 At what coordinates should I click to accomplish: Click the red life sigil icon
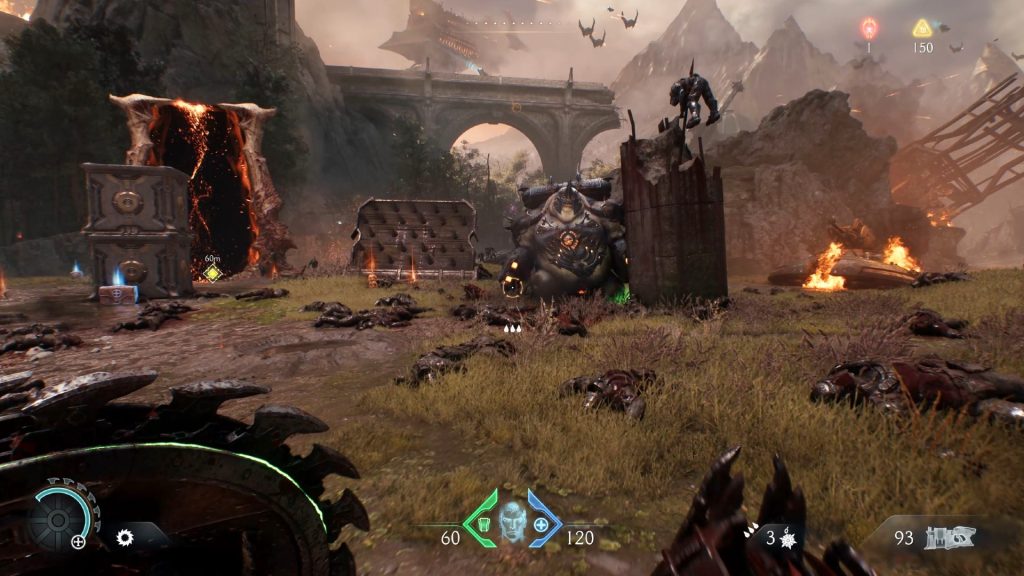point(869,28)
